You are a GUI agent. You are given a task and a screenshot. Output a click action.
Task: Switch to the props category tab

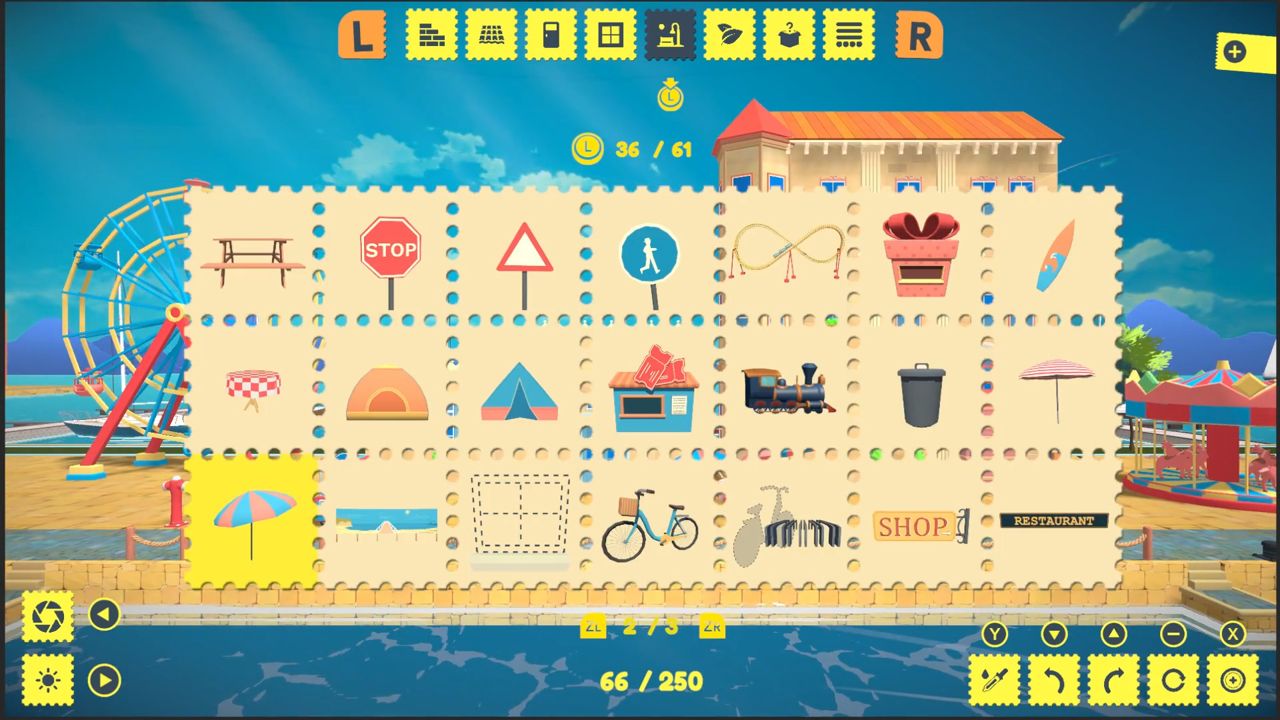pyautogui.click(x=671, y=34)
